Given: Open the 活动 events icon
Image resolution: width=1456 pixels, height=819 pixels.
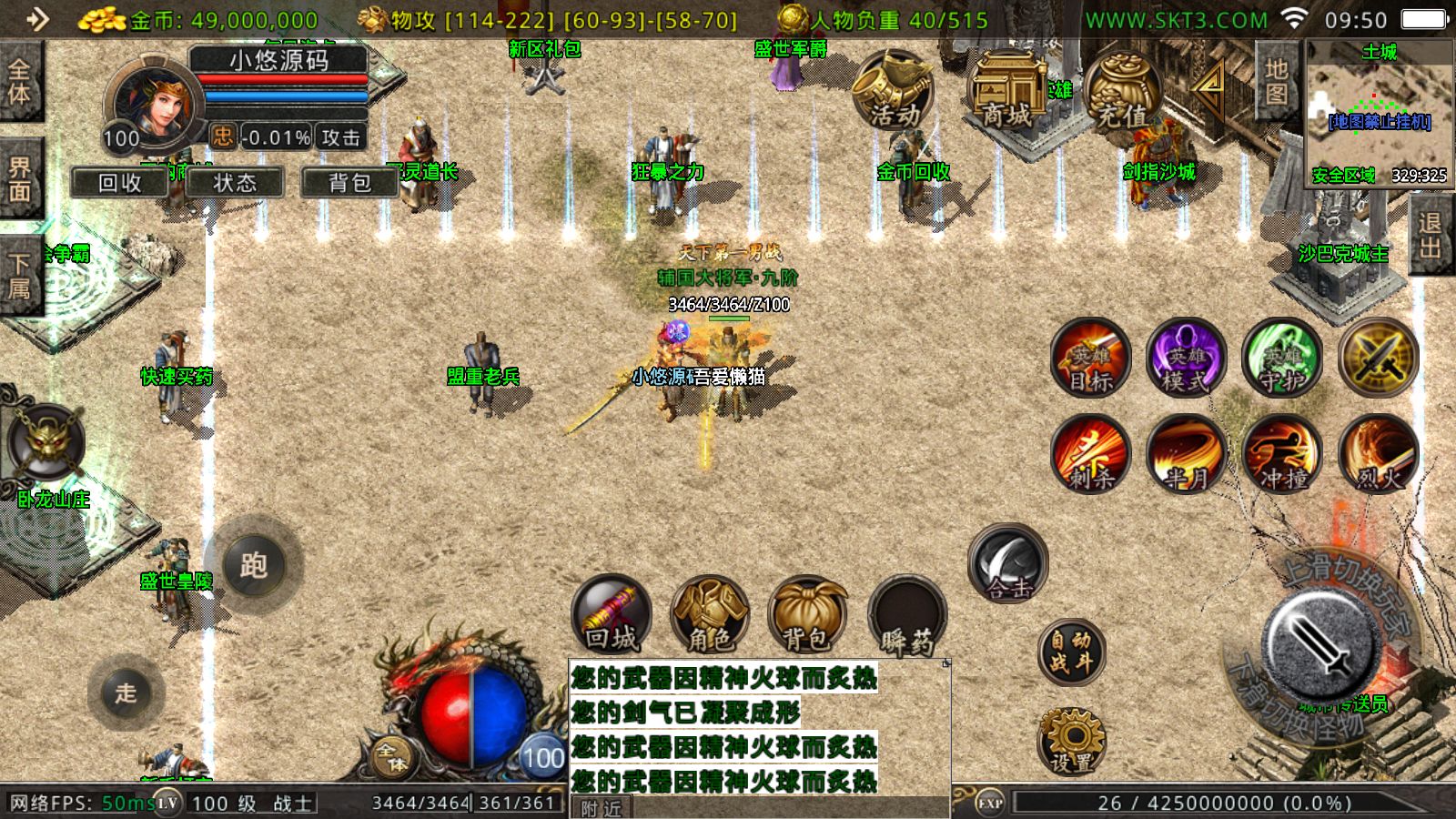Looking at the screenshot, I should (x=893, y=91).
